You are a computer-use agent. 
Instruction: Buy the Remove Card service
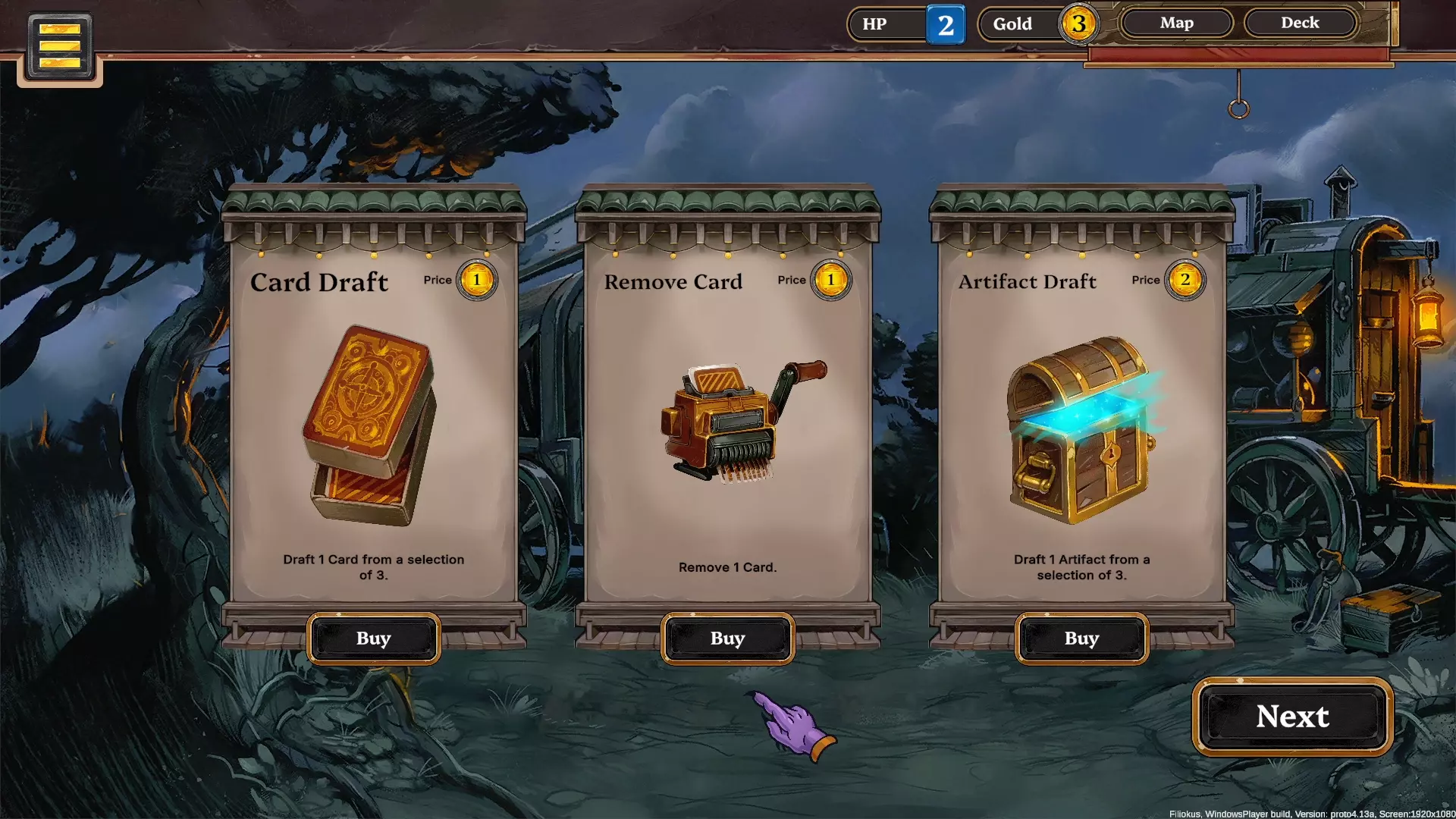pos(727,639)
